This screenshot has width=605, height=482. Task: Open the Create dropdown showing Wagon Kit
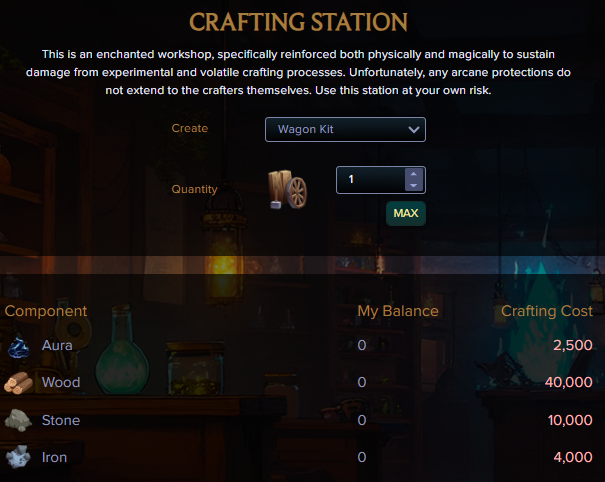pyautogui.click(x=345, y=130)
